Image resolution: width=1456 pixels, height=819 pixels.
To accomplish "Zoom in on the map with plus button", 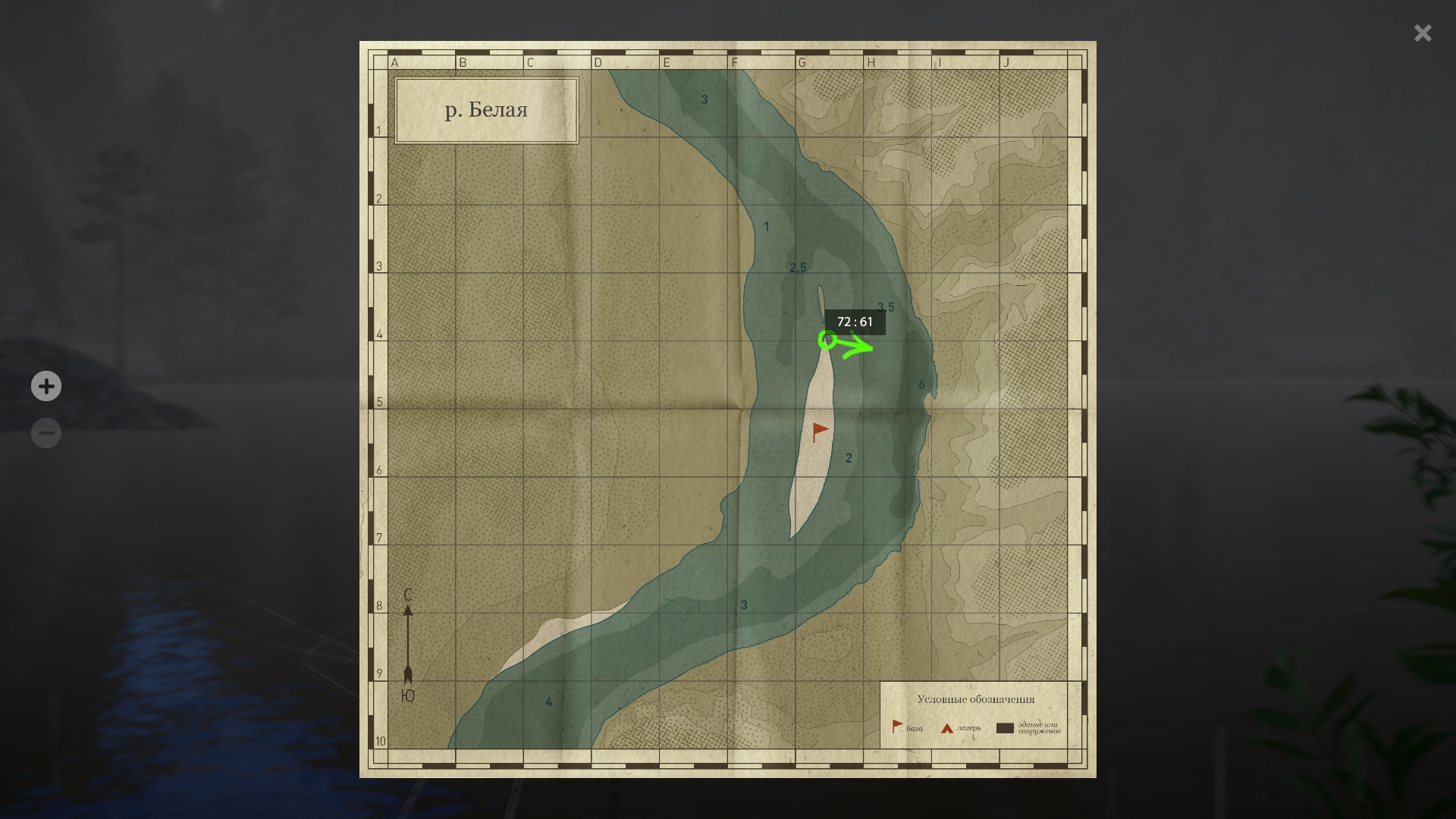I will click(x=46, y=387).
